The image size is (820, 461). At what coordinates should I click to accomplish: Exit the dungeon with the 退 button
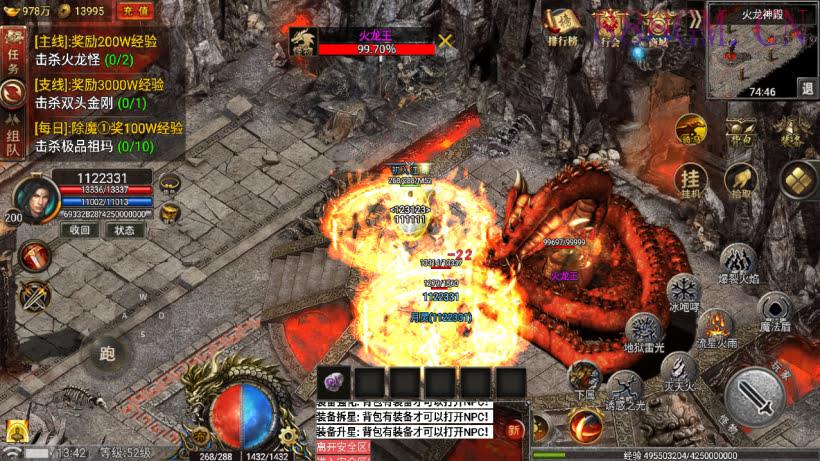tap(806, 88)
